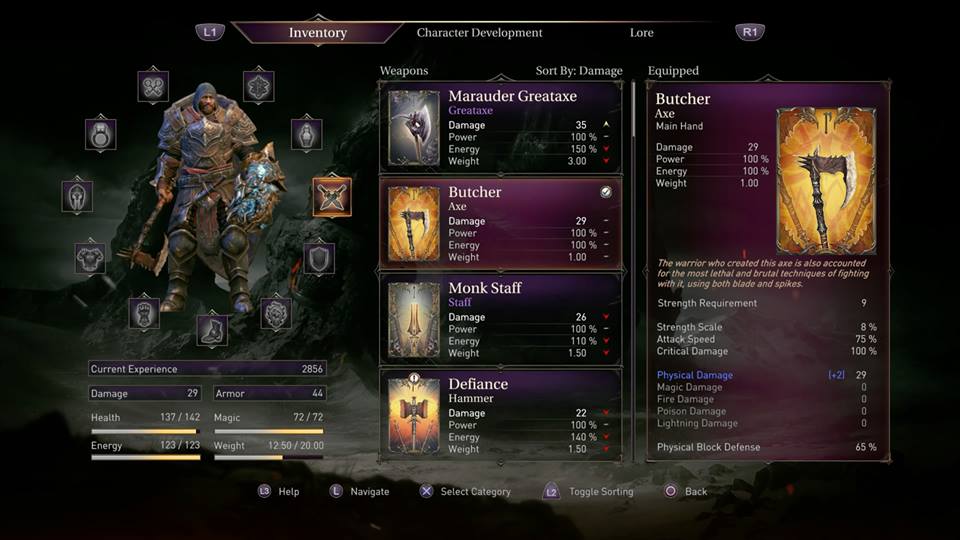Open the ring accessory category
This screenshot has width=960, height=540.
click(100, 134)
